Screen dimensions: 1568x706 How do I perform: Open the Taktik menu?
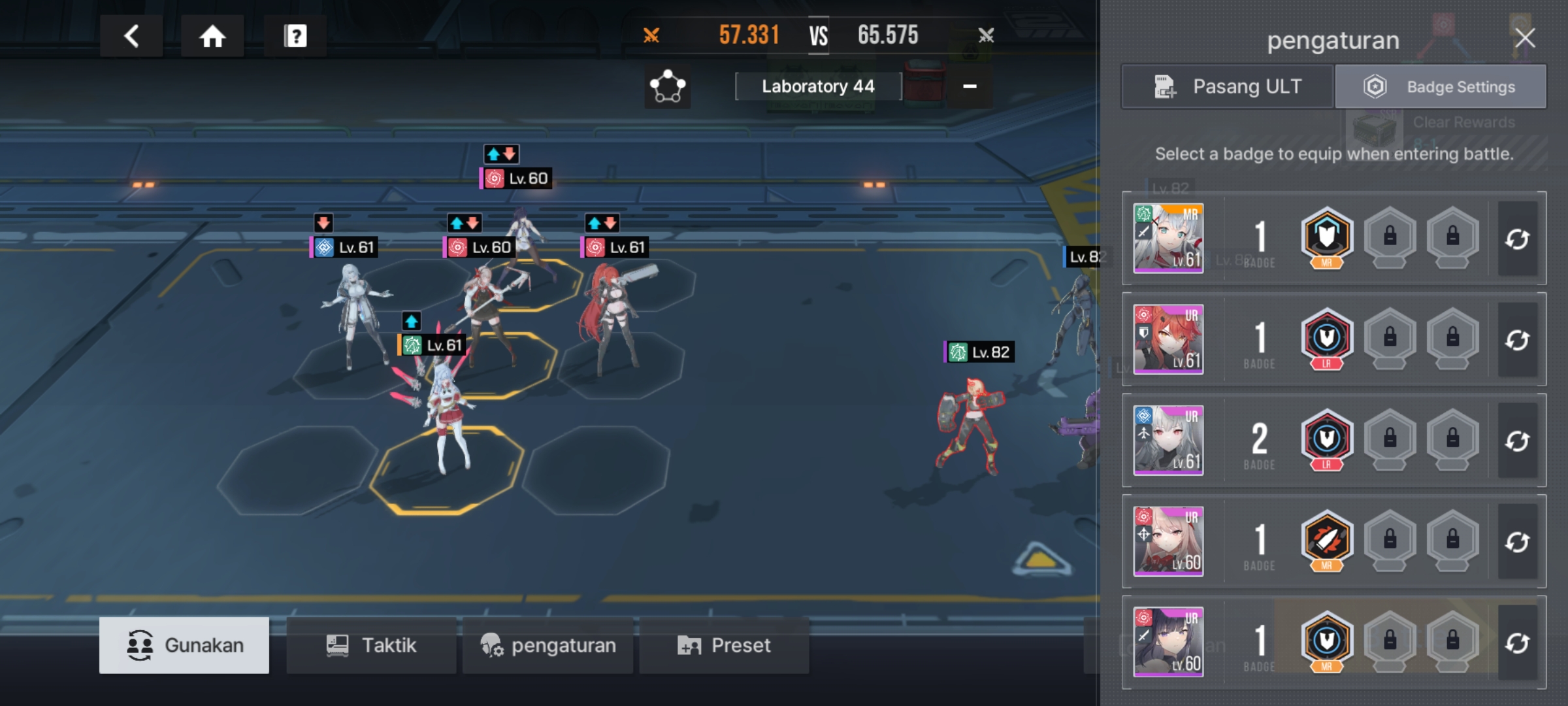pos(371,645)
